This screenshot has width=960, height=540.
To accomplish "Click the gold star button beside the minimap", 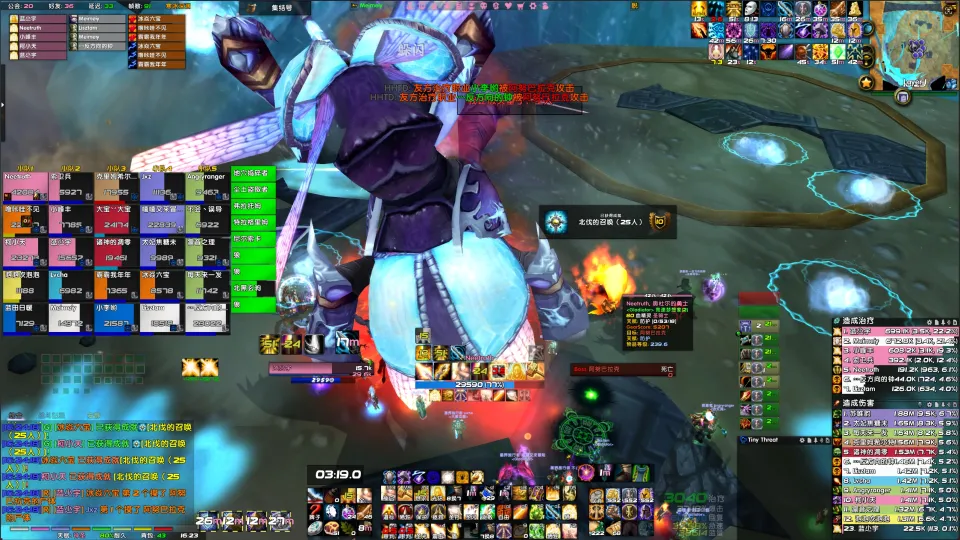I will click(x=866, y=82).
